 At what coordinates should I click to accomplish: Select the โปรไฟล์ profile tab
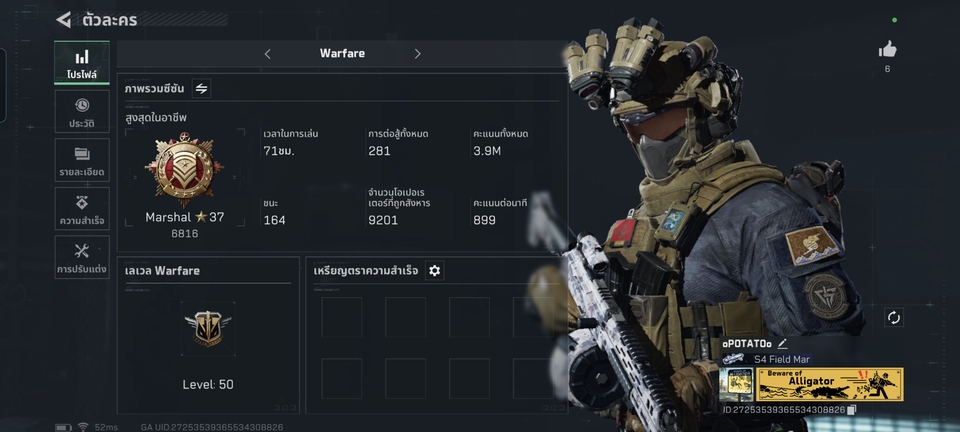(82, 64)
